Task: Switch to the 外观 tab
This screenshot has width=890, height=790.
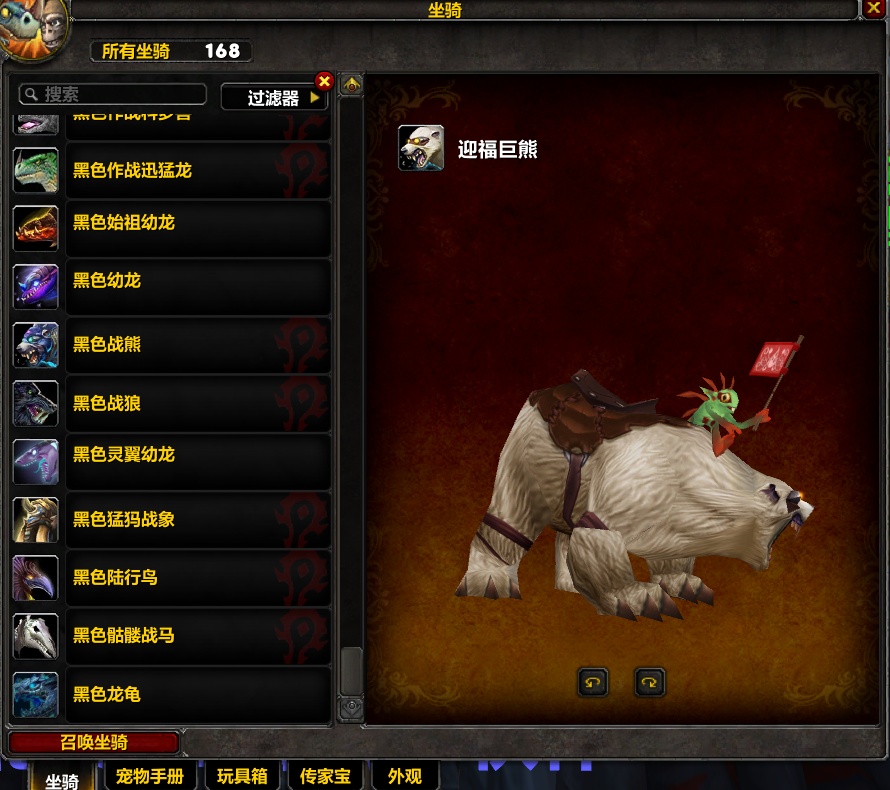Action: click(405, 776)
